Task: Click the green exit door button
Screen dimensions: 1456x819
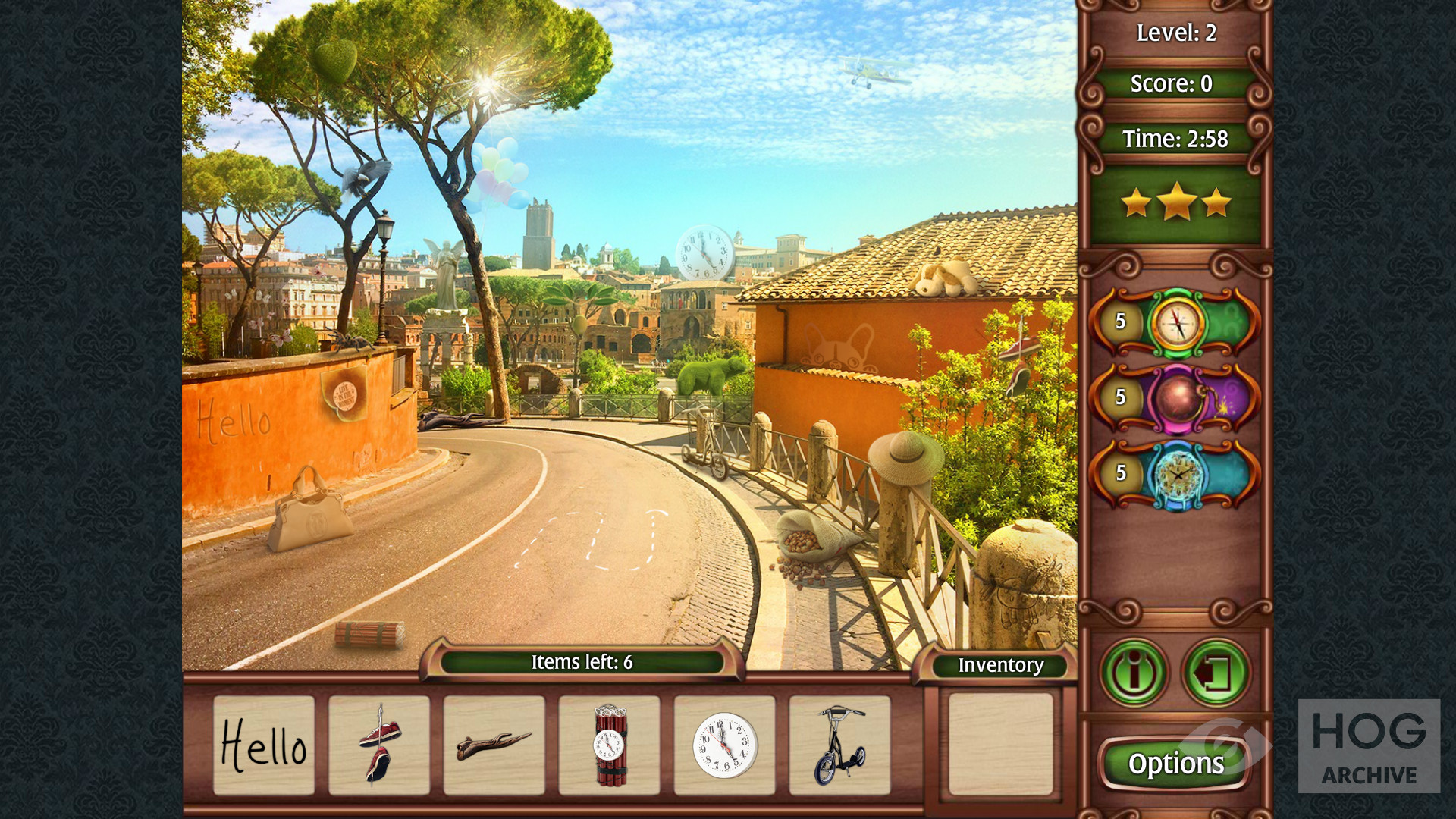Action: (1216, 672)
